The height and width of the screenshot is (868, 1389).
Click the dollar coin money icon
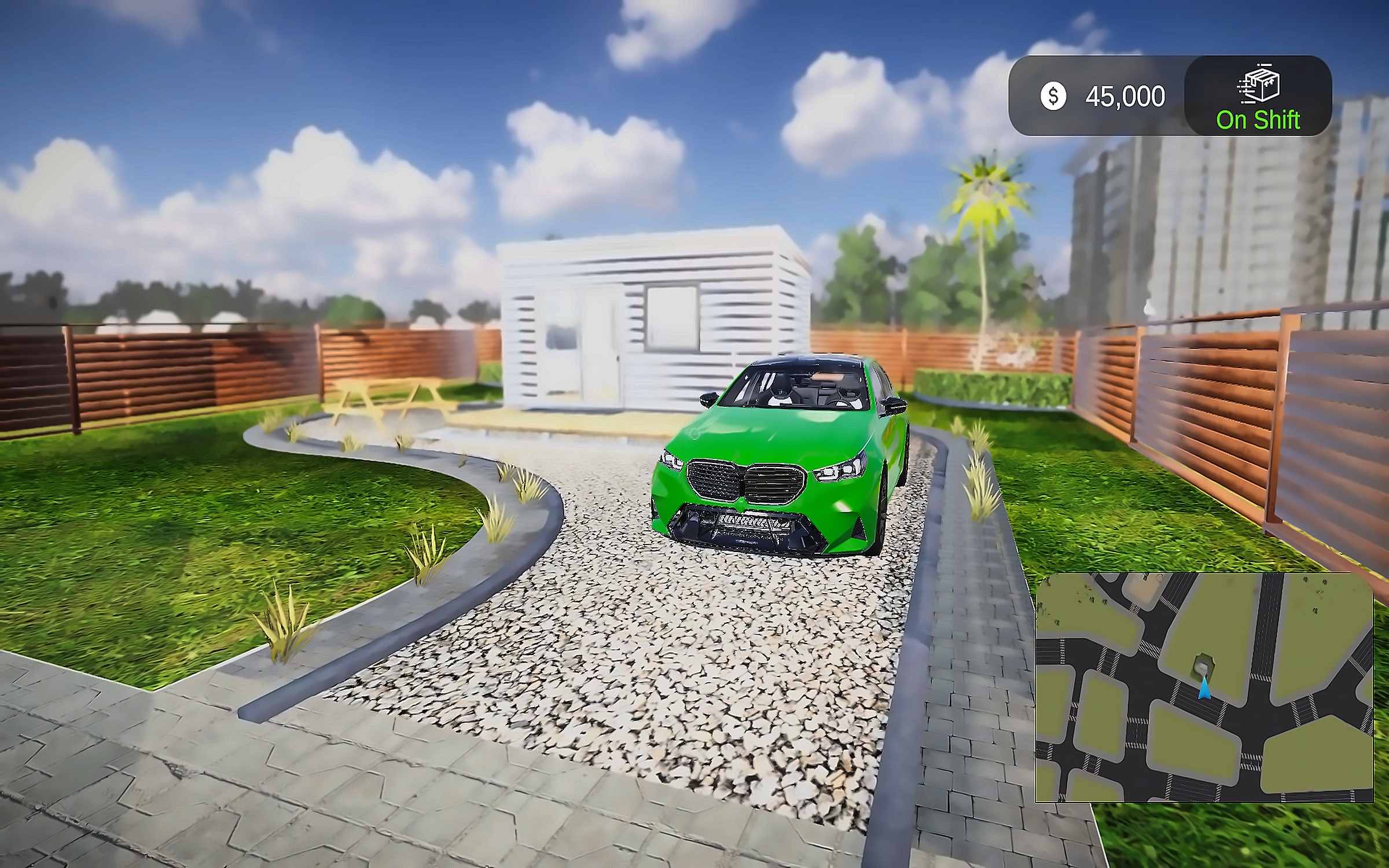tap(1053, 96)
